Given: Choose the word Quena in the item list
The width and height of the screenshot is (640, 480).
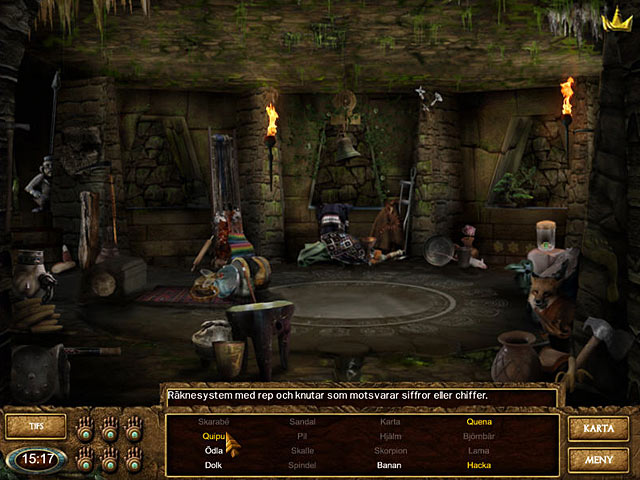Looking at the screenshot, I should (478, 422).
